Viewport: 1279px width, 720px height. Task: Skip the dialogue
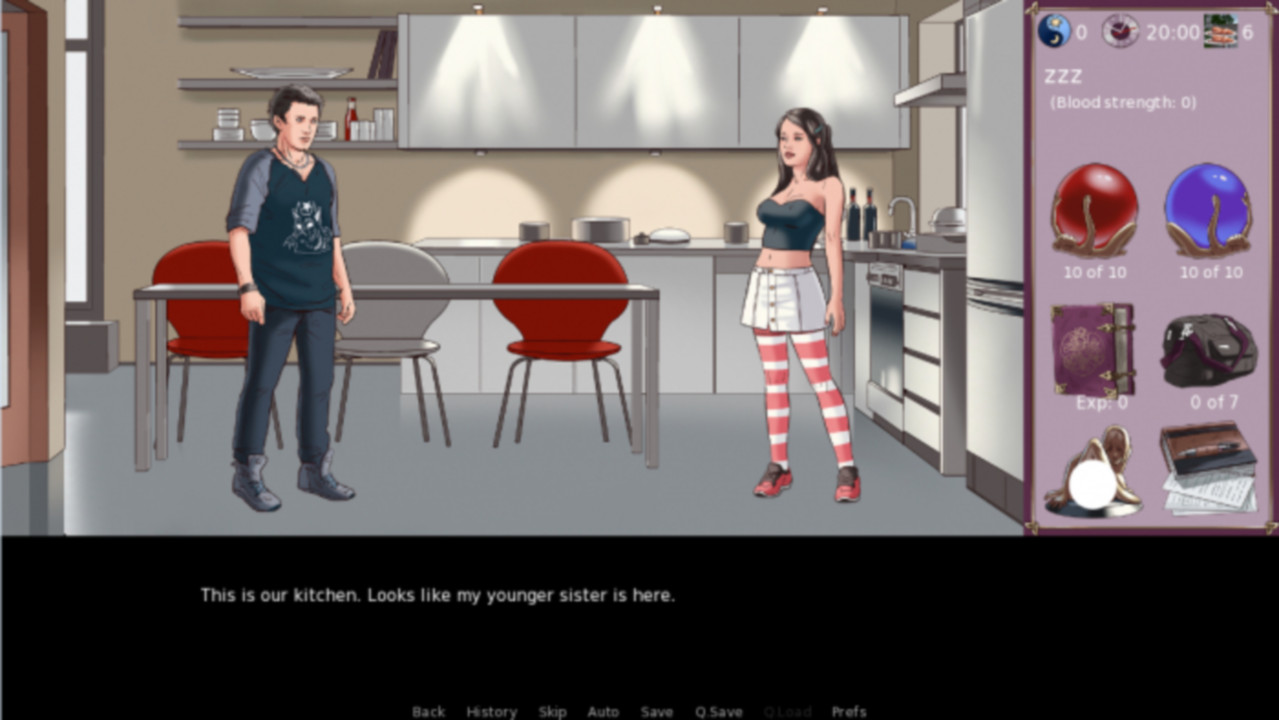pyautogui.click(x=552, y=711)
